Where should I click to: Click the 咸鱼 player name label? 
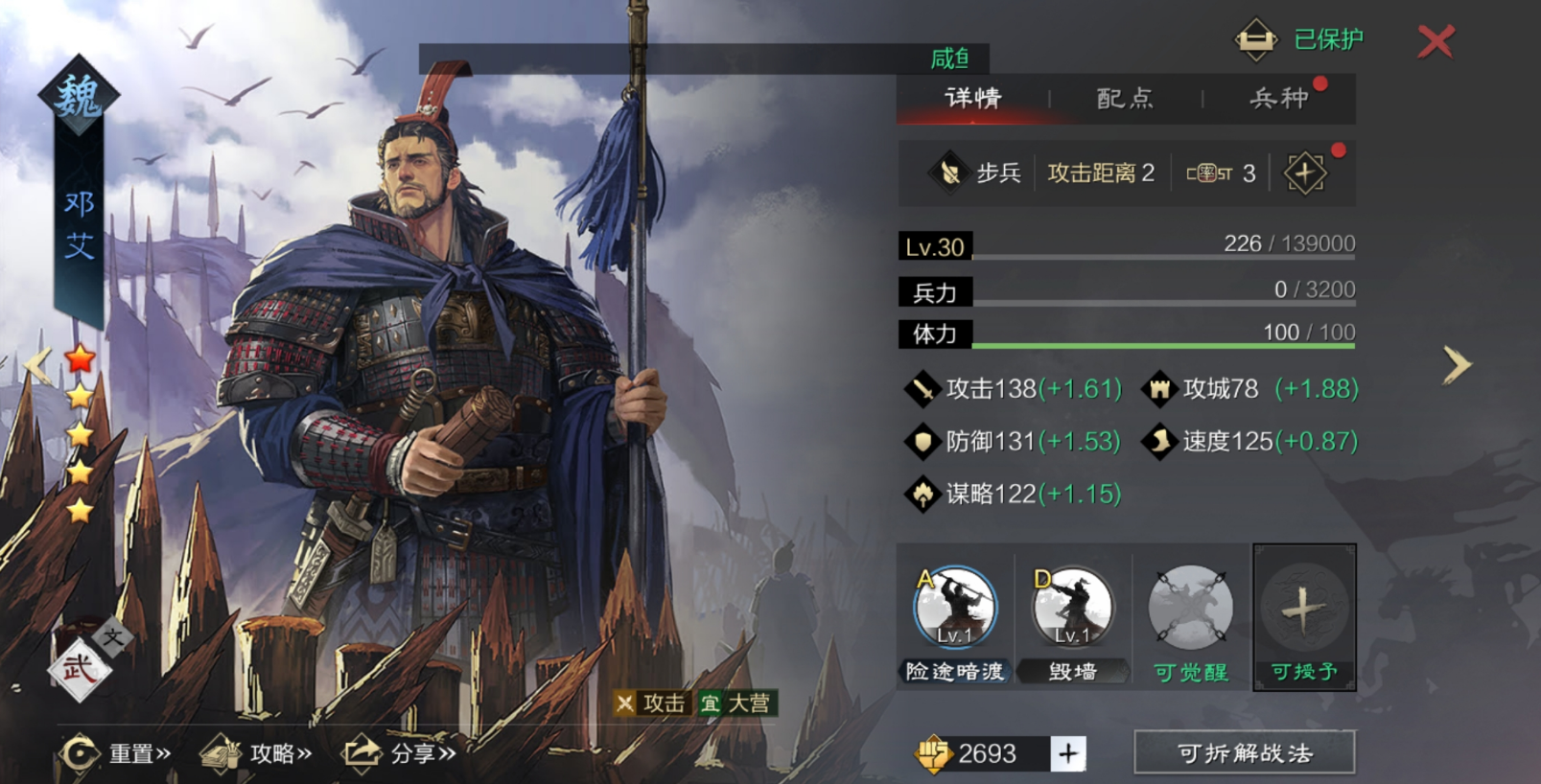coord(948,57)
